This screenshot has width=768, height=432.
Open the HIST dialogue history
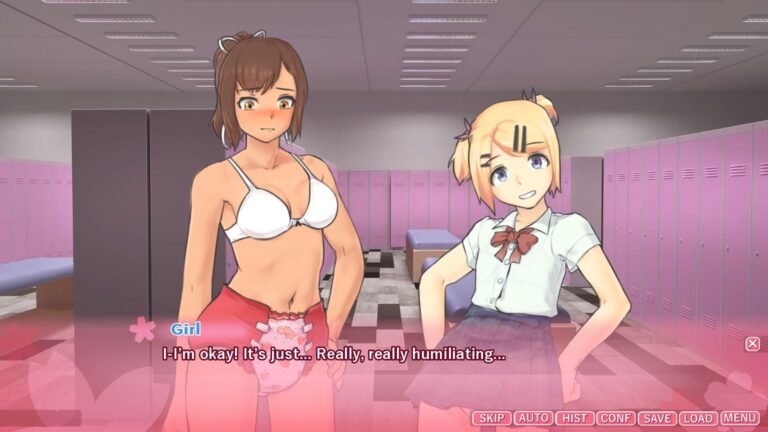574,418
